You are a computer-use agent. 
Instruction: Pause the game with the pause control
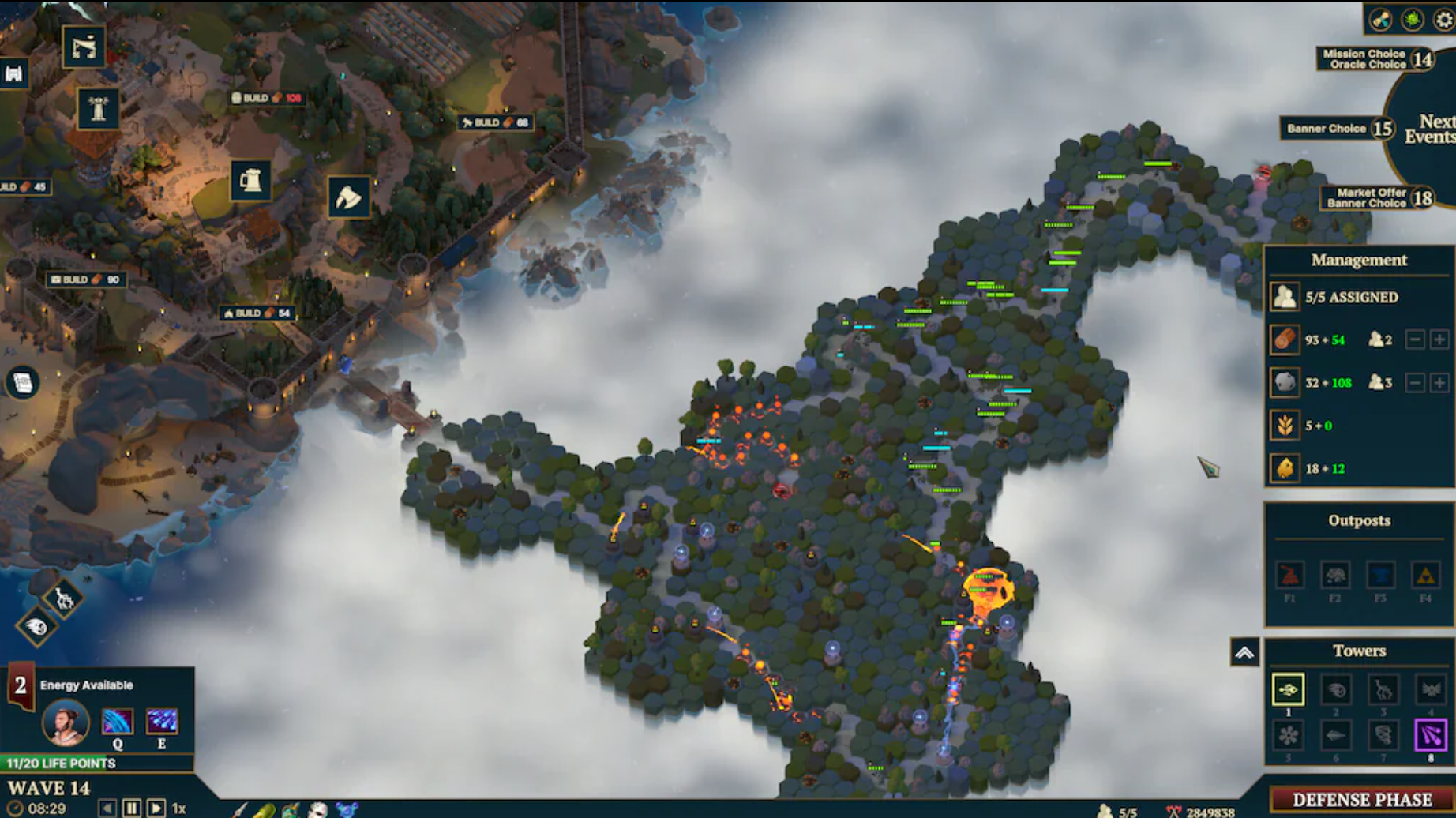131,808
